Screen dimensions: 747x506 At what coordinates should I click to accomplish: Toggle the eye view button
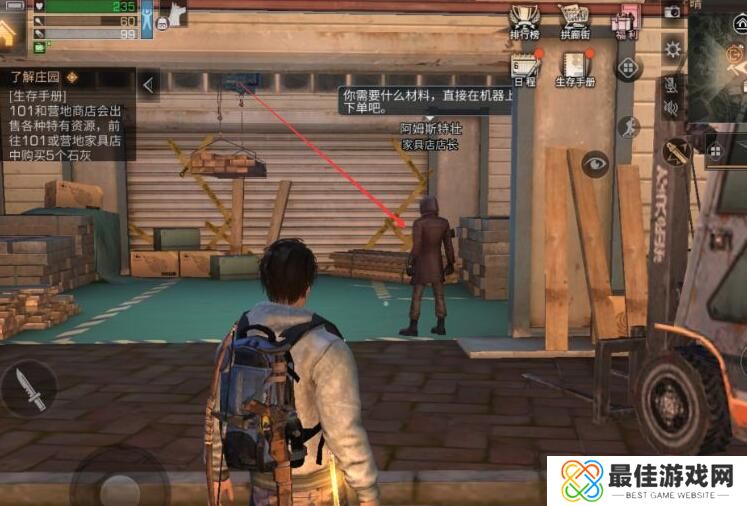(x=596, y=164)
